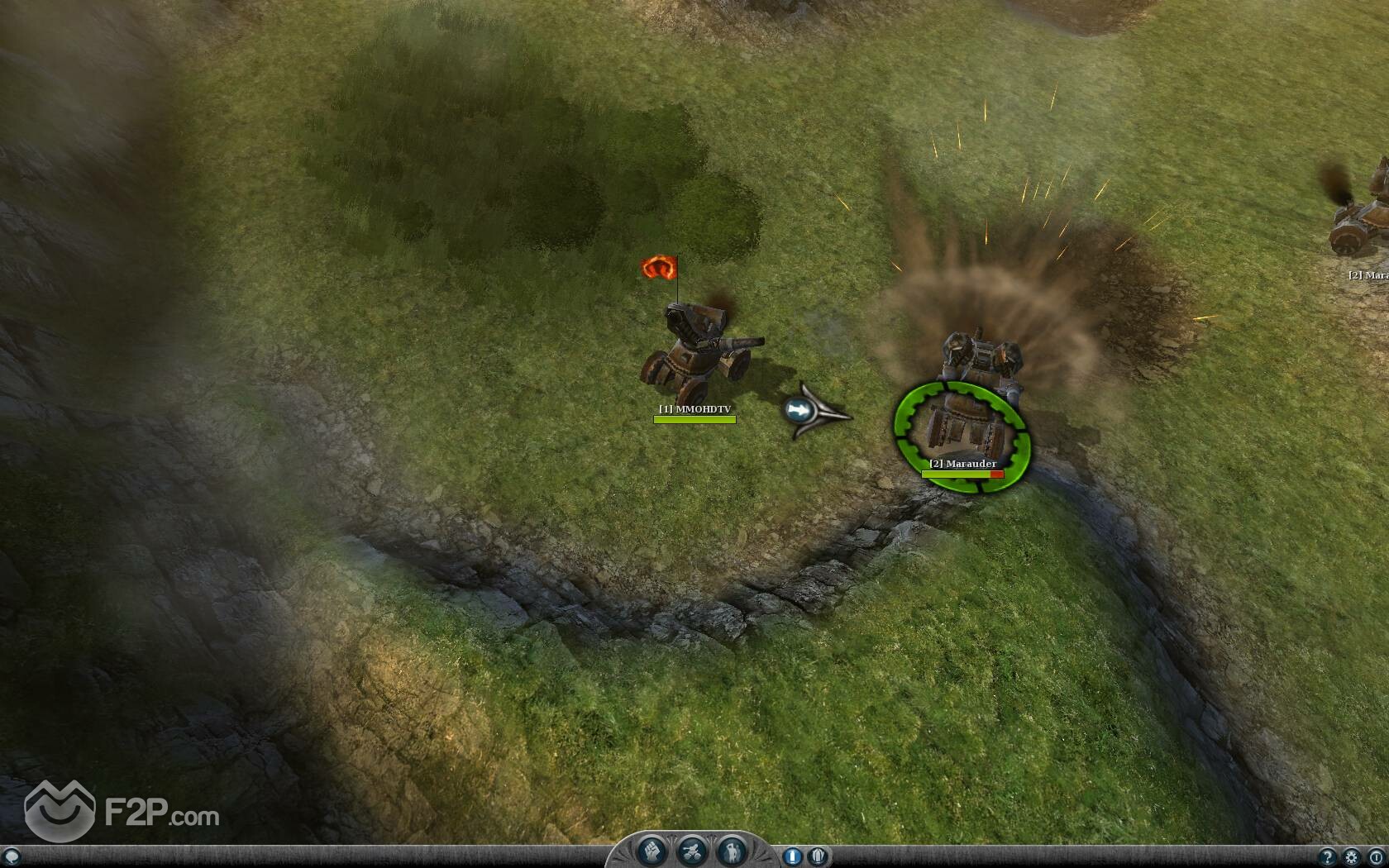This screenshot has height=868, width=1389.
Task: Open settings via the gear icon
Action: [1352, 857]
